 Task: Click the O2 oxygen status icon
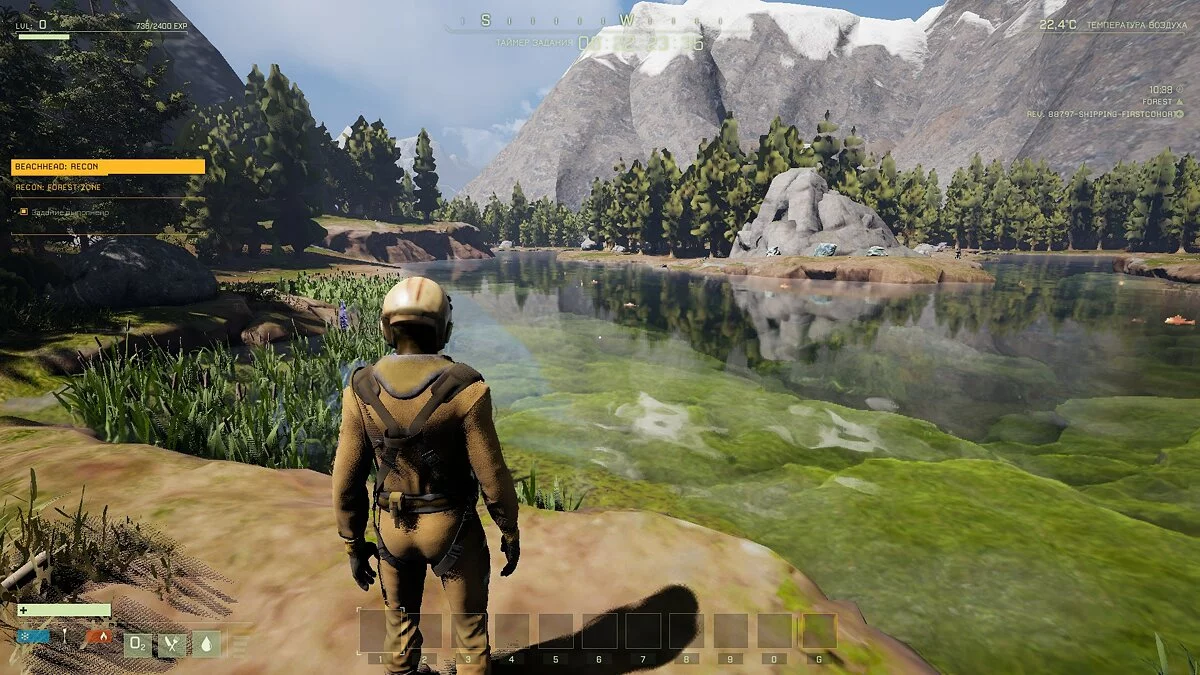pos(137,645)
